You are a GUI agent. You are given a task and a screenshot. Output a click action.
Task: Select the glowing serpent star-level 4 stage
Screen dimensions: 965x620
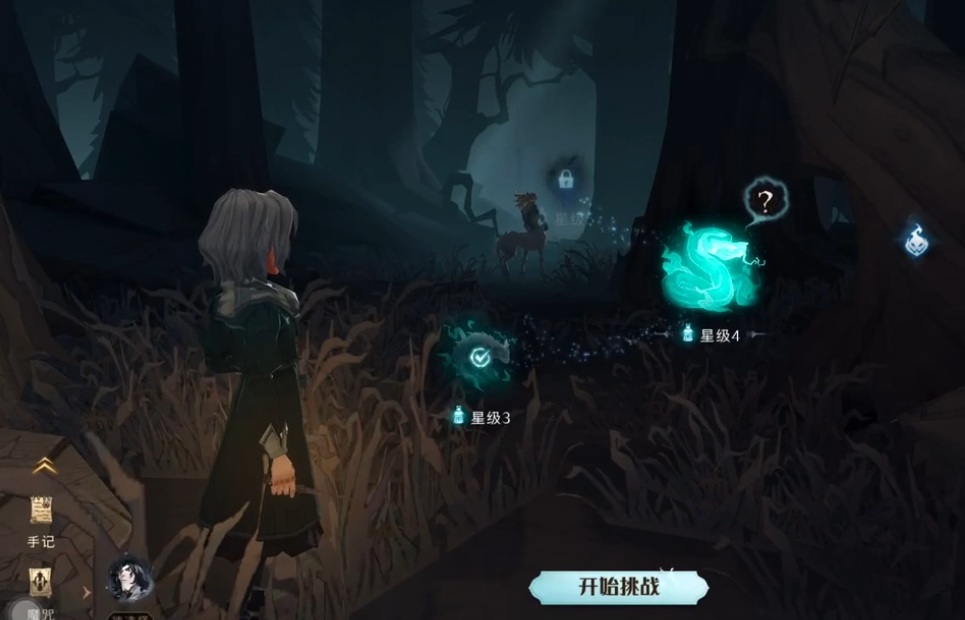point(711,267)
